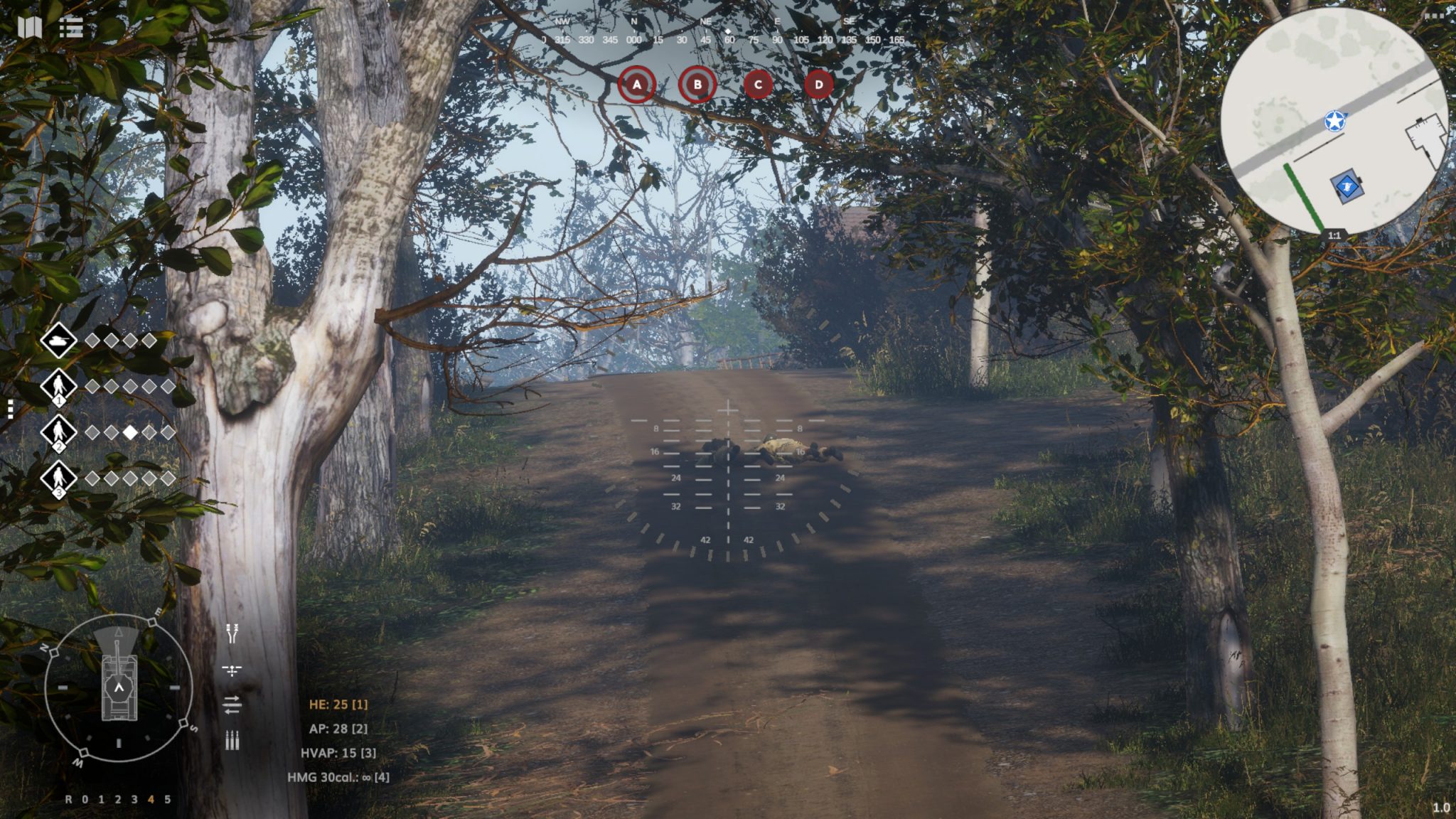
Task: Select capture point B marker
Action: click(x=697, y=85)
